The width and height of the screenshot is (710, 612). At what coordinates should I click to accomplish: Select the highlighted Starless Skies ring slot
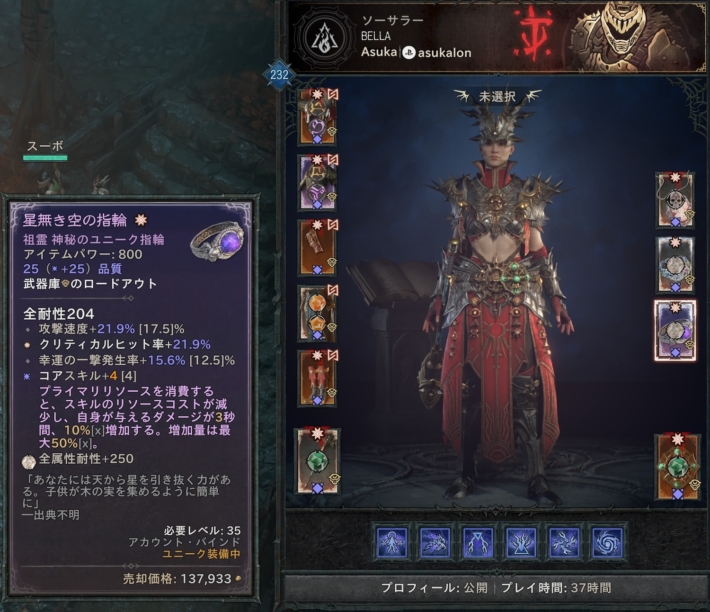click(675, 330)
